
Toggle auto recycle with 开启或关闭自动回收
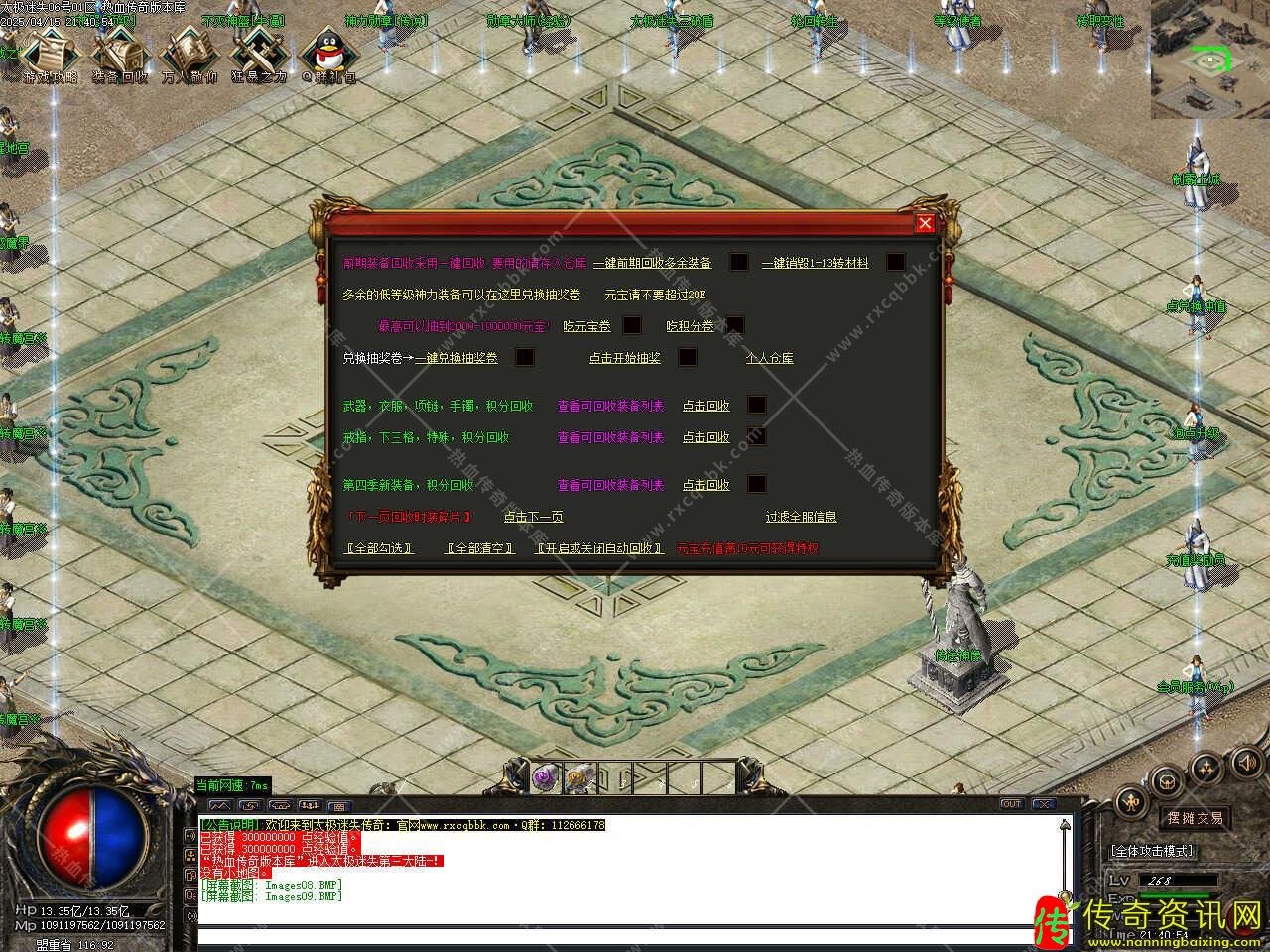pos(599,548)
